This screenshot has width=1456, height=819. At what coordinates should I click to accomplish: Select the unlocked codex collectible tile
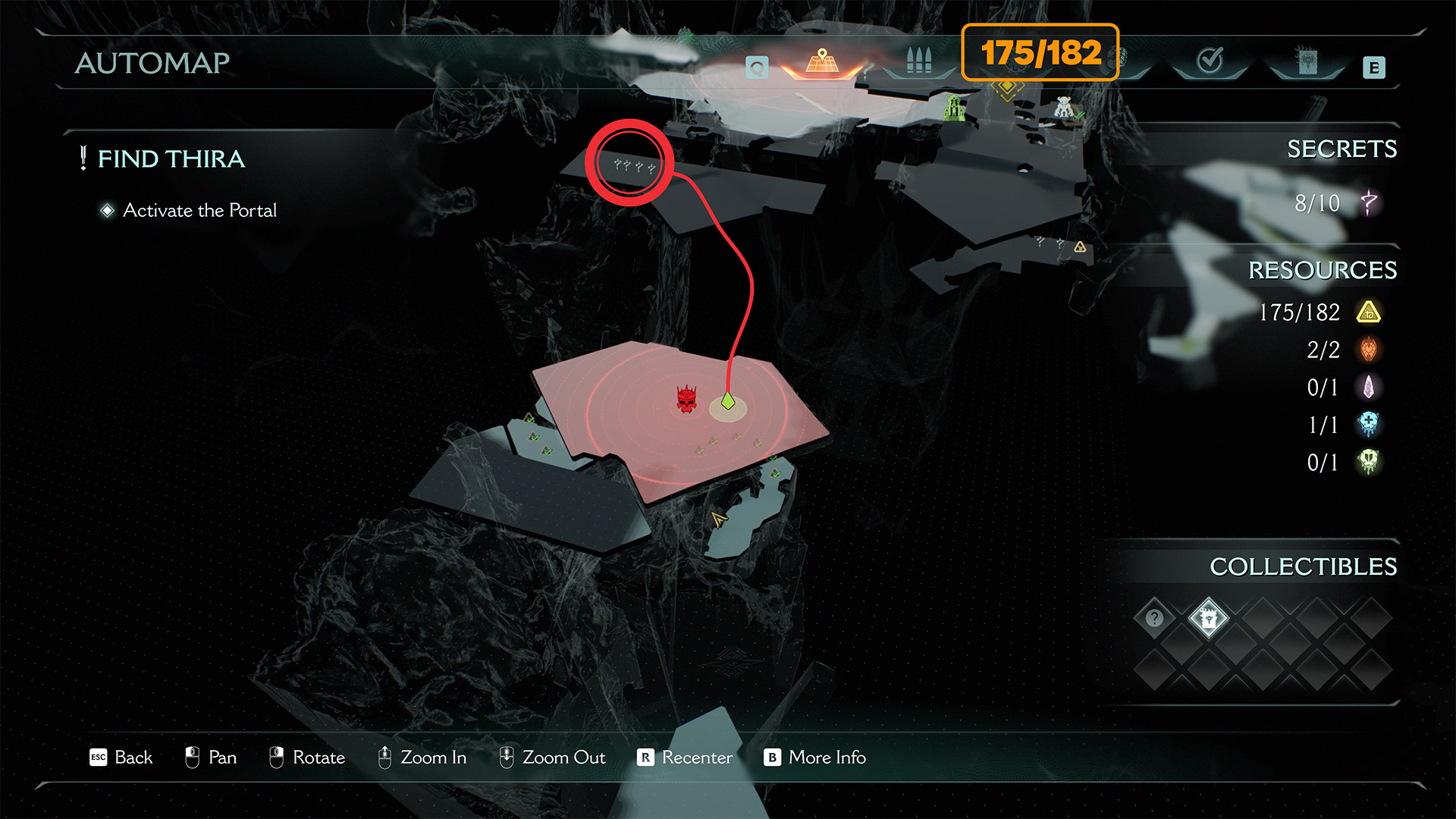click(x=1208, y=619)
